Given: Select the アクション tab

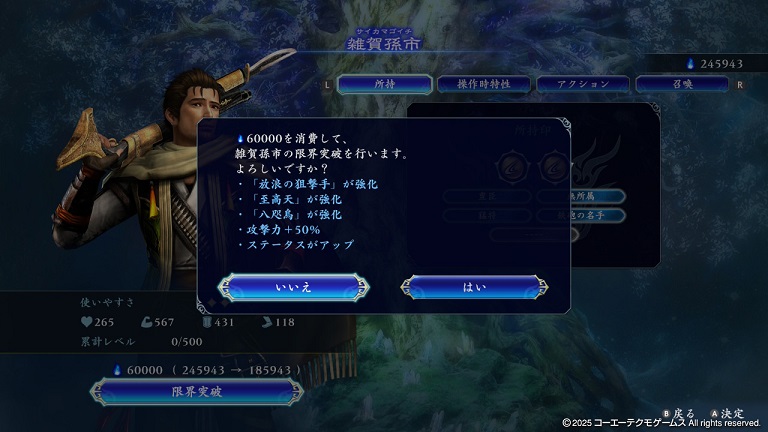Looking at the screenshot, I should pos(581,85).
